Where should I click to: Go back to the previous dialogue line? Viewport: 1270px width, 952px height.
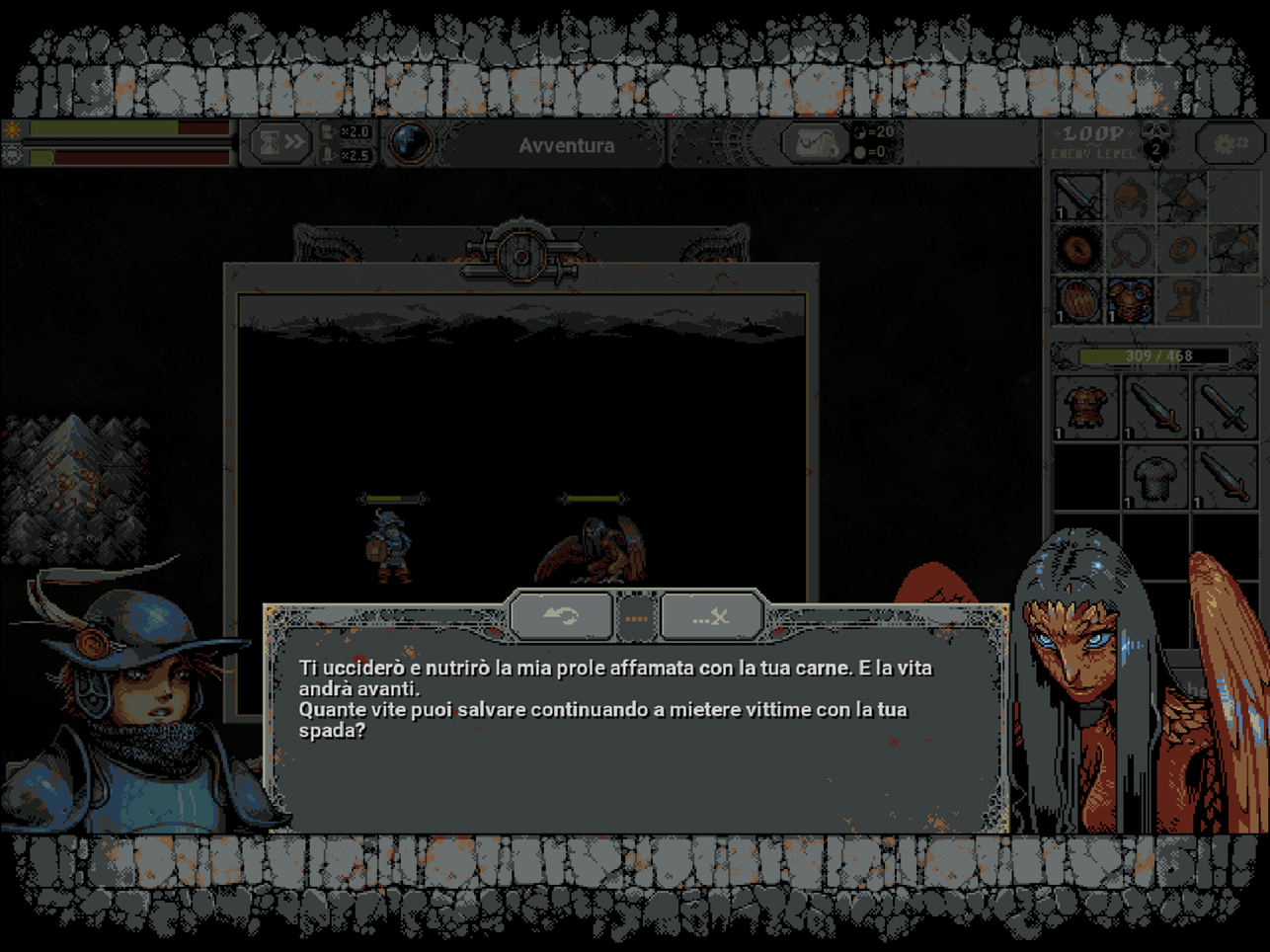coord(561,617)
